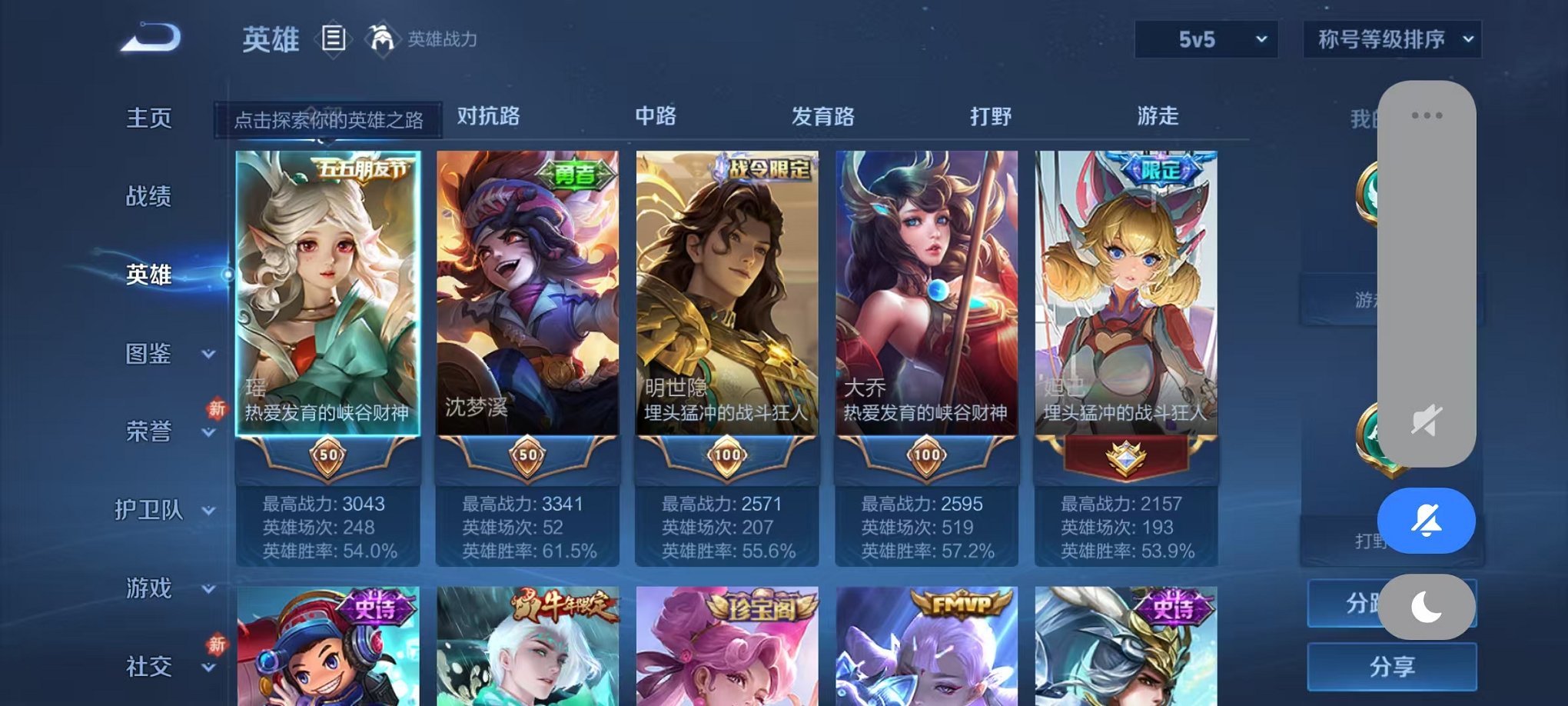Click 点击探索你的英雄之路 banner

click(x=329, y=120)
